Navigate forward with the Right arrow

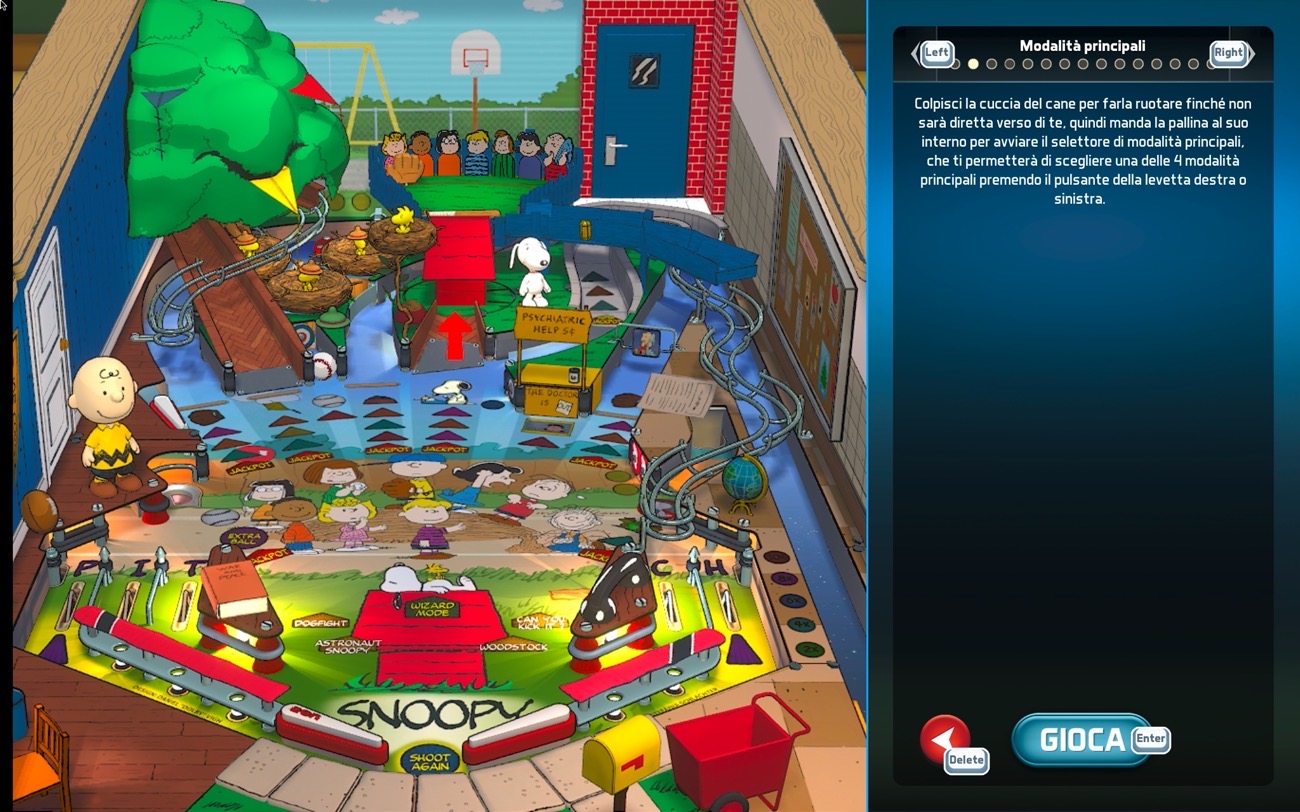click(x=1228, y=53)
